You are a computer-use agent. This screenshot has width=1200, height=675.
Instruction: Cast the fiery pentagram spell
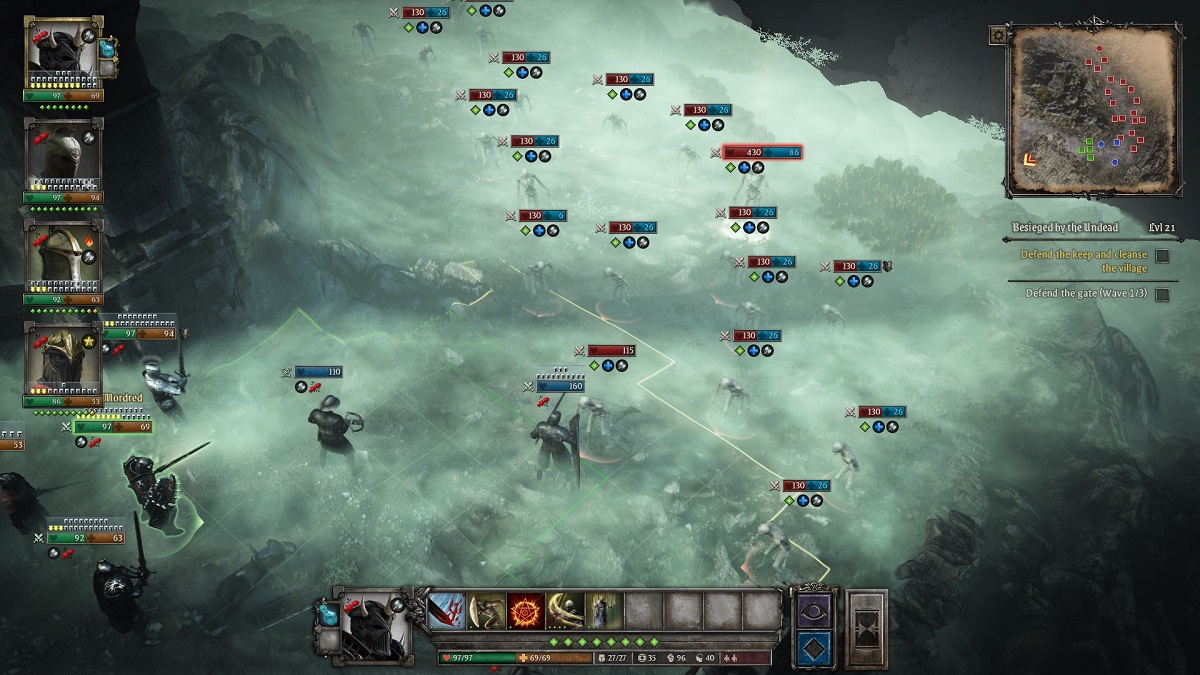coord(525,610)
